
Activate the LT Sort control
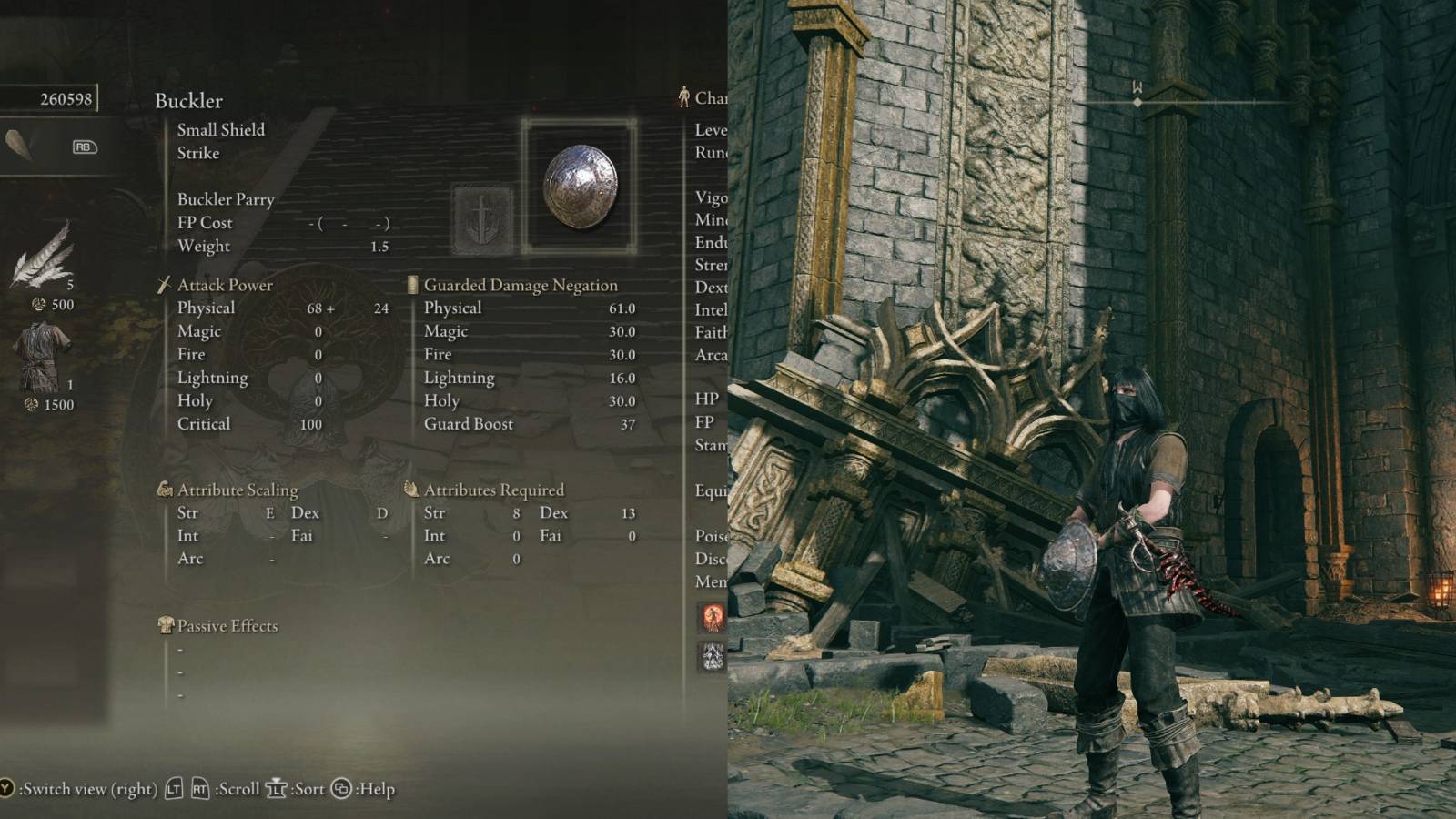pyautogui.click(x=276, y=789)
